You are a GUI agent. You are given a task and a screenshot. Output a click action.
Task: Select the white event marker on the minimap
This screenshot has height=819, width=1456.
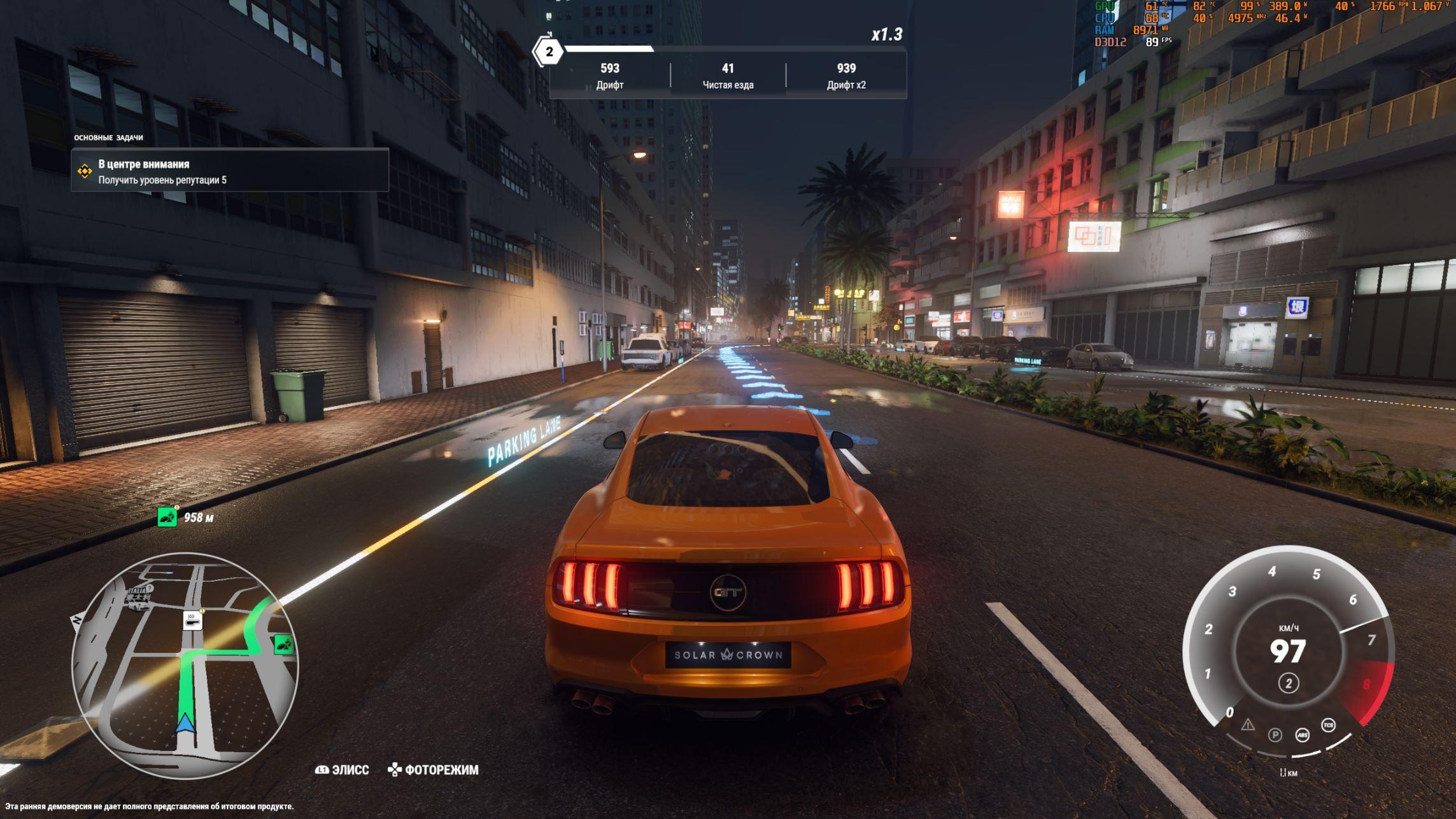193,620
